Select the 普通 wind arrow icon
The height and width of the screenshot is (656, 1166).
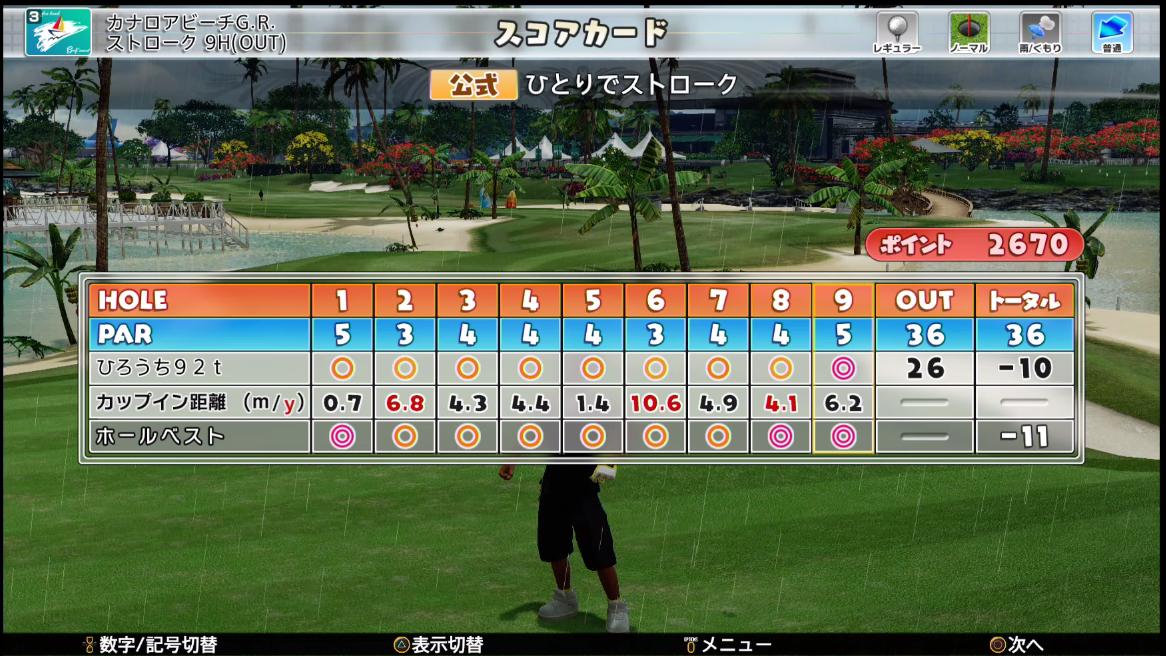coord(1111,27)
